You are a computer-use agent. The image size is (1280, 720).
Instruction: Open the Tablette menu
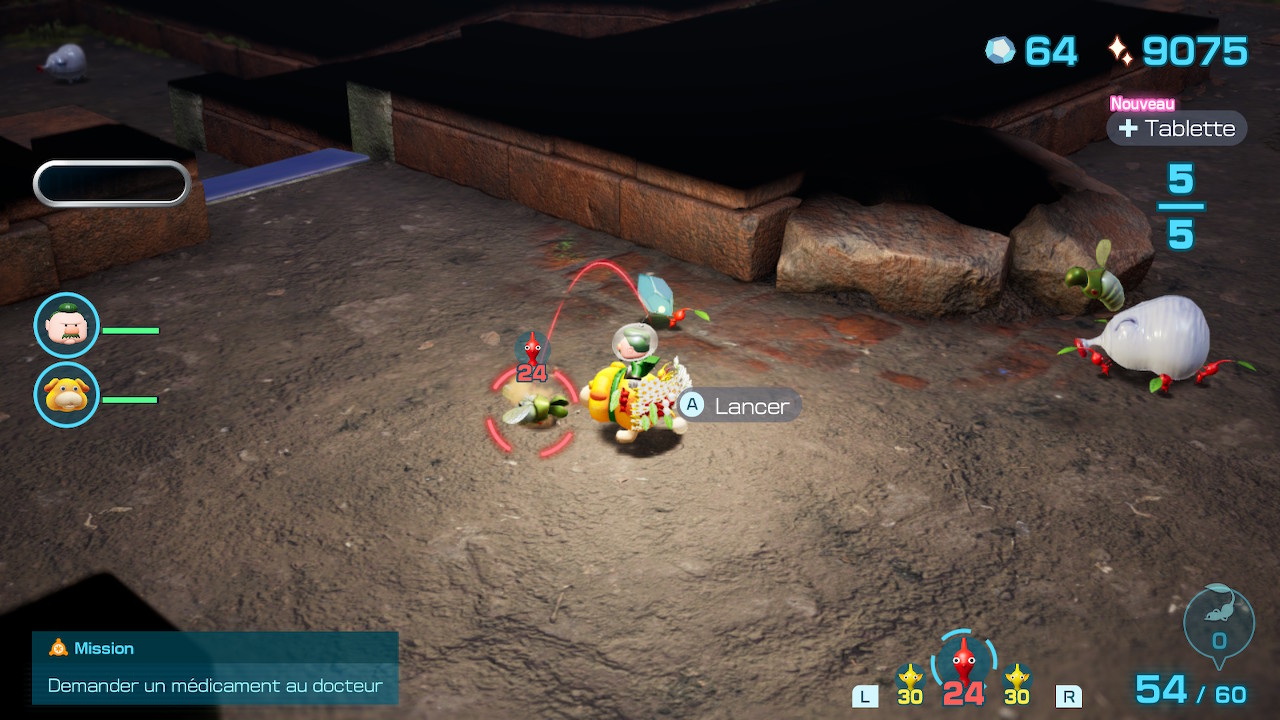[x=1177, y=128]
